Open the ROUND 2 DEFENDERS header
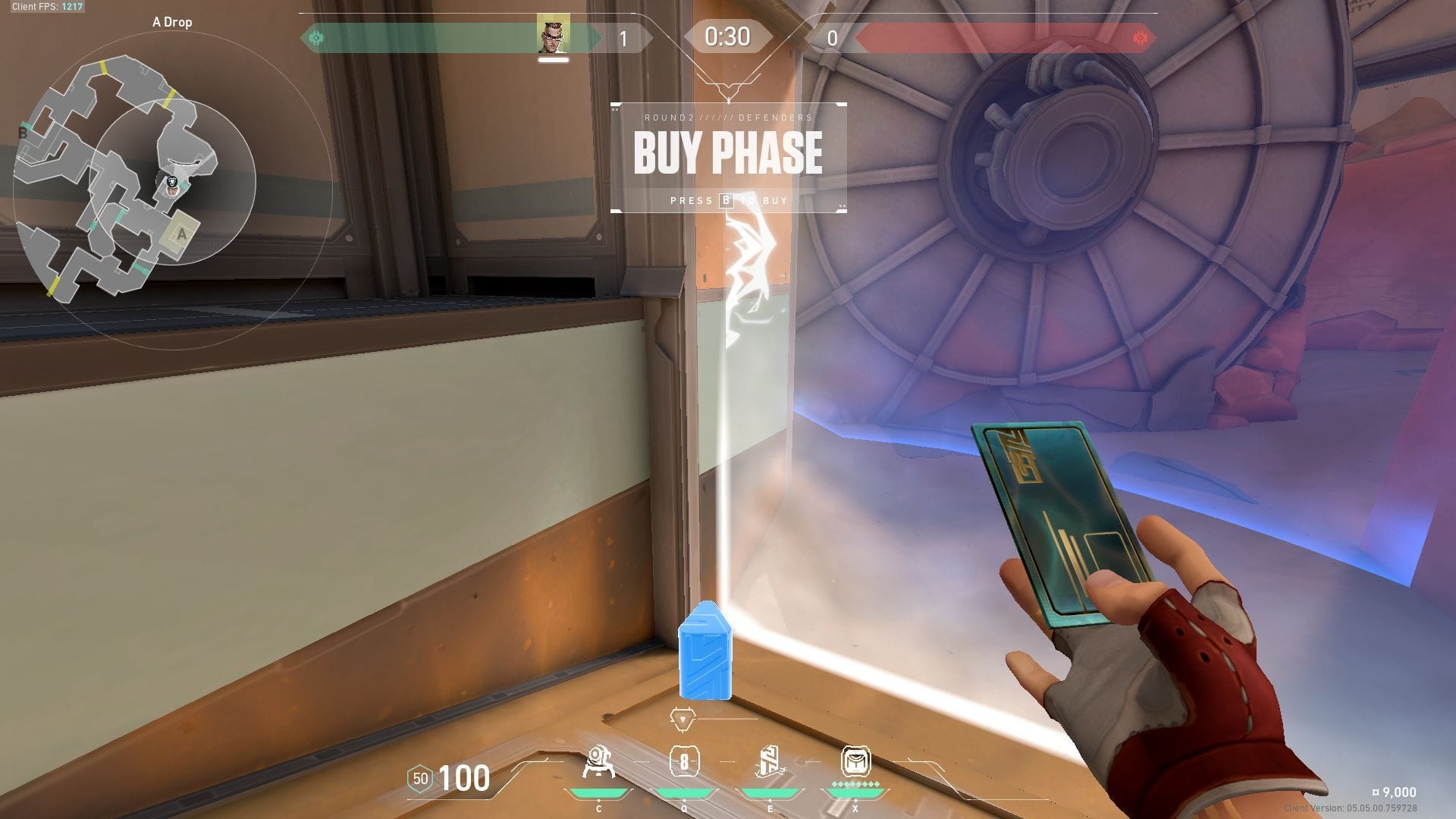1456x819 pixels. (x=727, y=118)
